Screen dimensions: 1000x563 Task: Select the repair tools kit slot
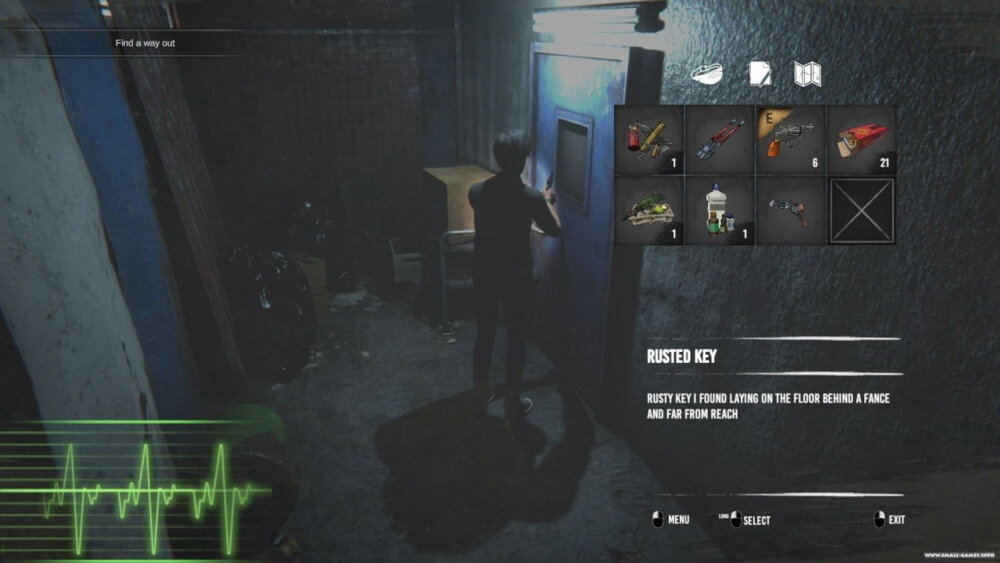point(649,140)
